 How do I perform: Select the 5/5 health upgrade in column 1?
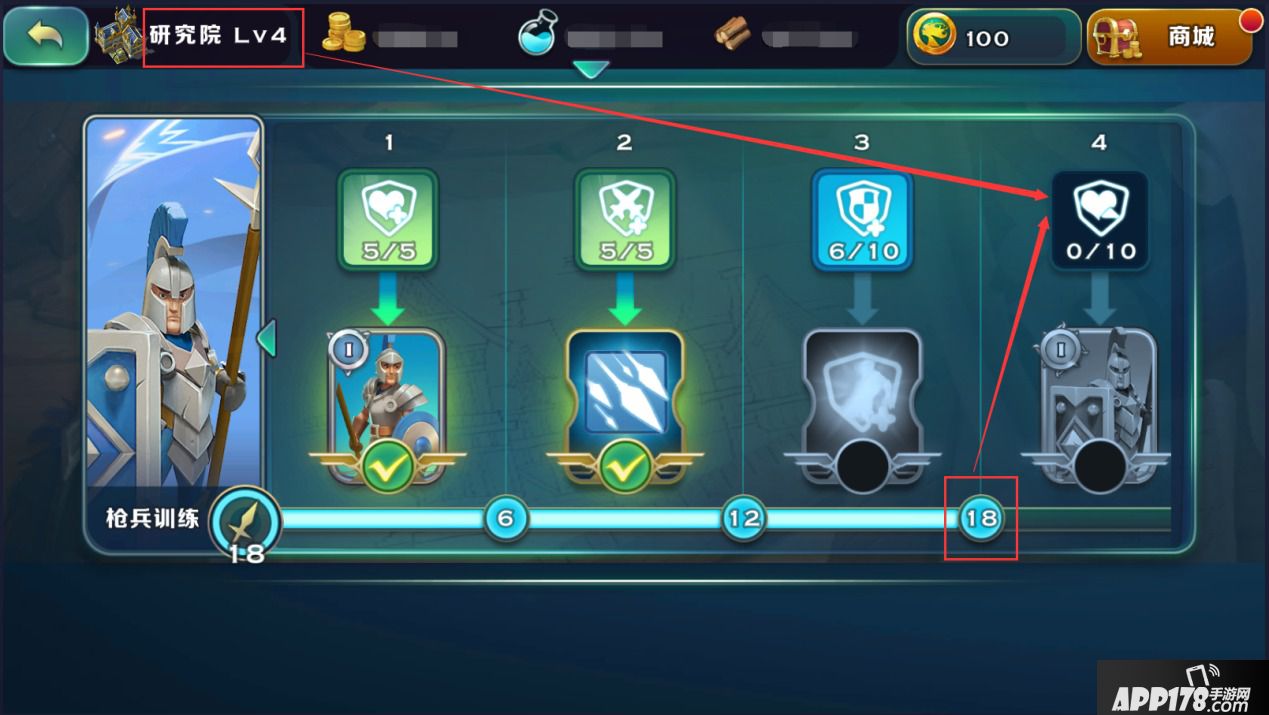(388, 219)
